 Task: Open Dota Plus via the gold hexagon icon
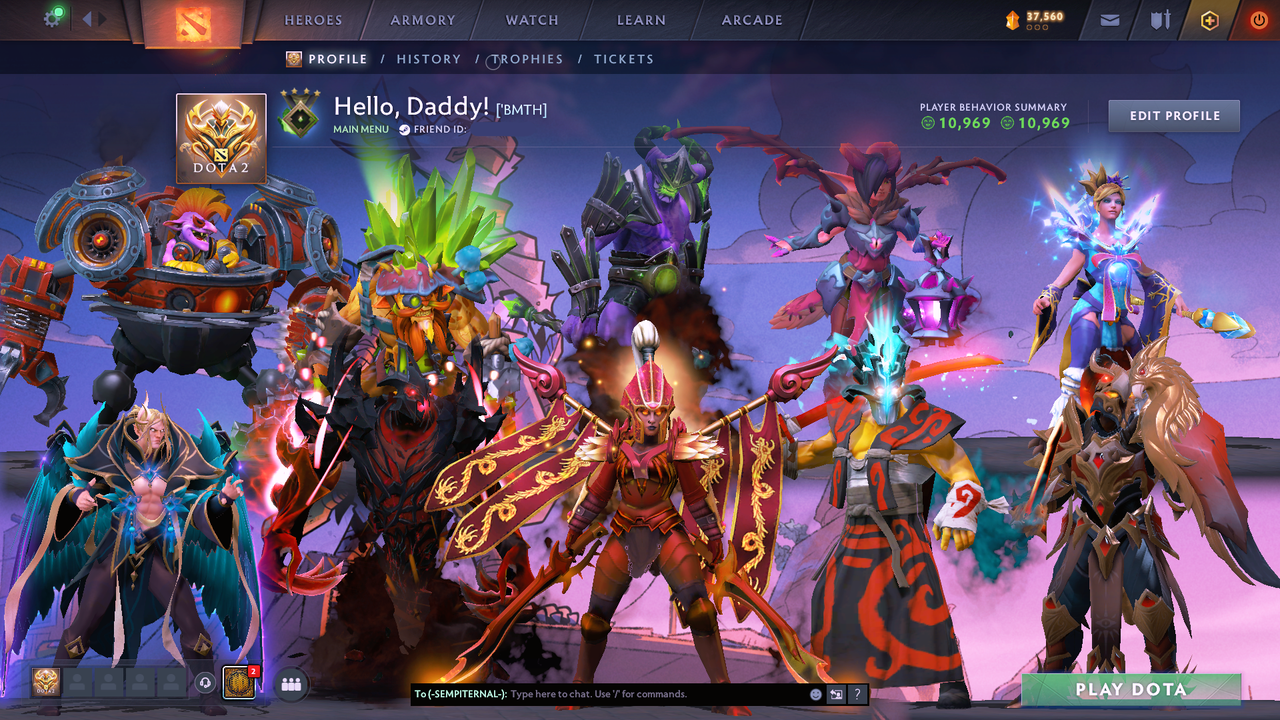(x=1210, y=19)
